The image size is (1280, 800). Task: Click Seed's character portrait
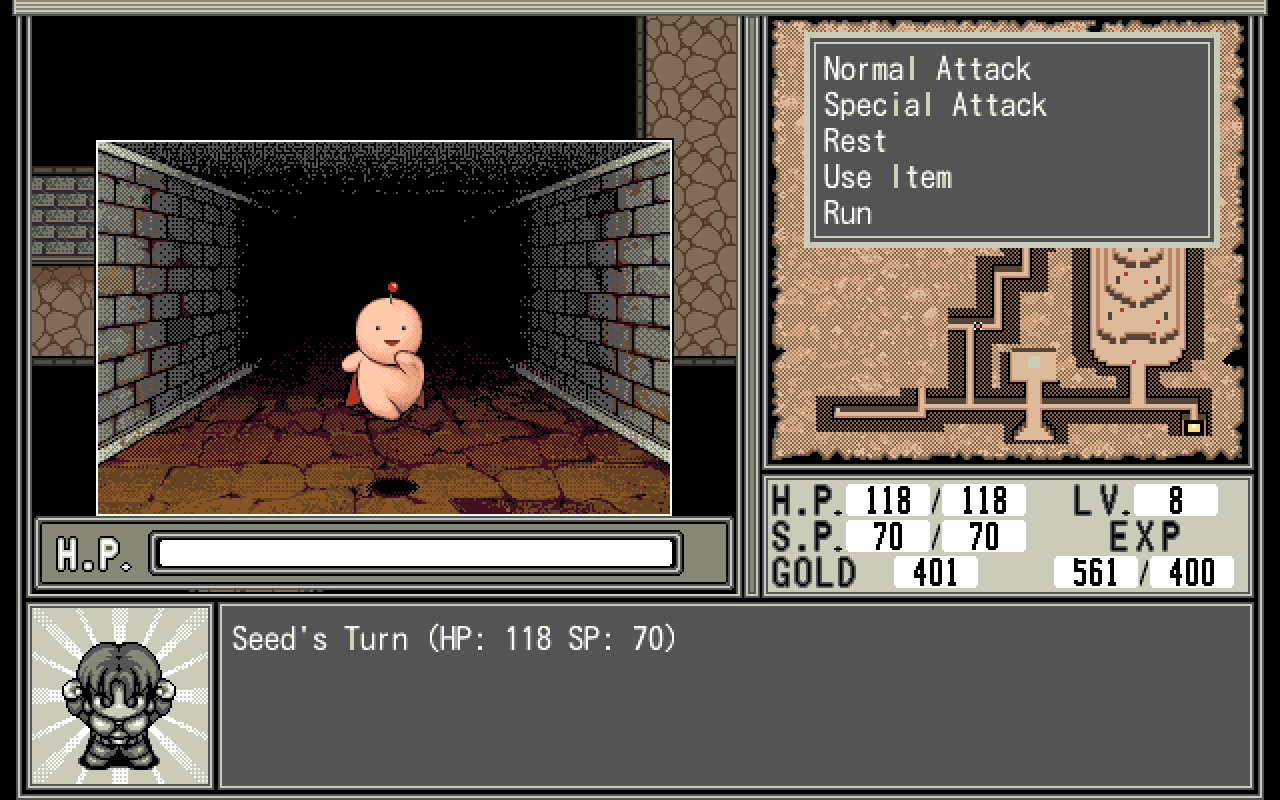(120, 696)
